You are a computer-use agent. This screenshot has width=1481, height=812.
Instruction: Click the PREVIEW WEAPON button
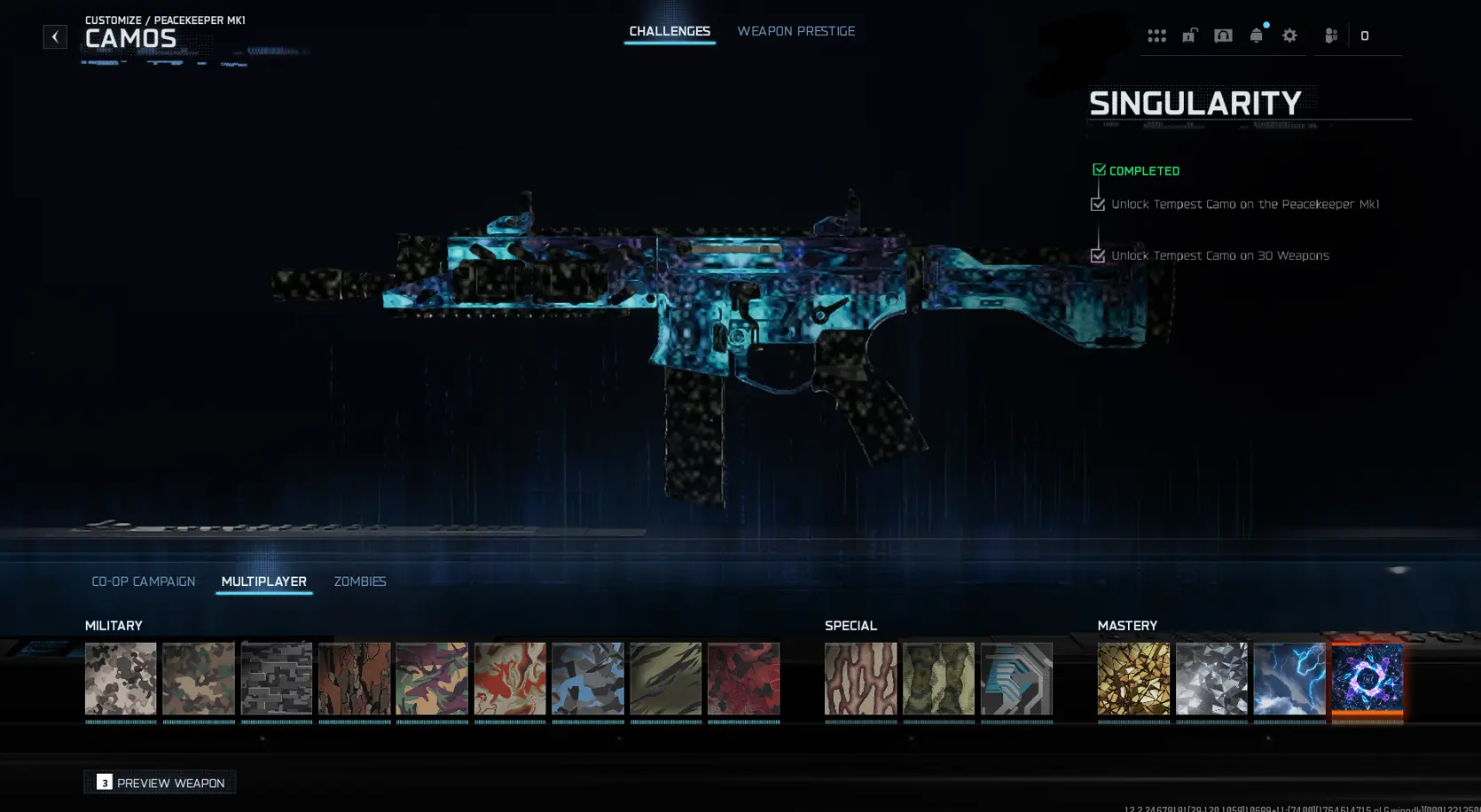pyautogui.click(x=159, y=783)
